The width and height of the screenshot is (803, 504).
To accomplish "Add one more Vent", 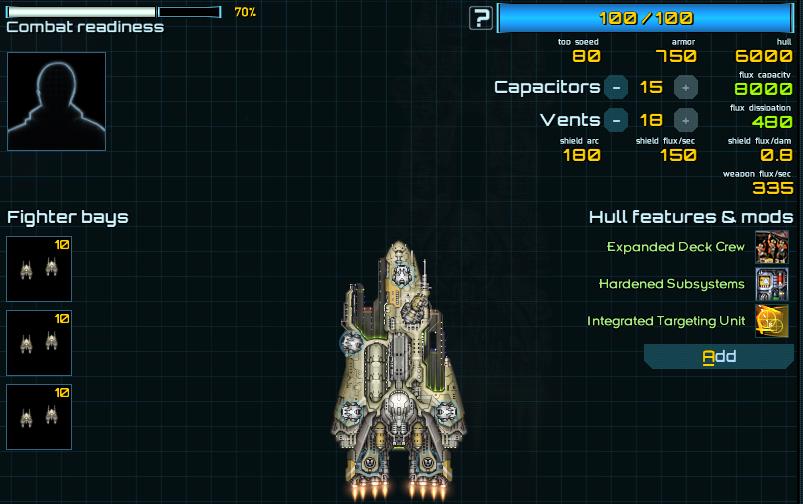I will click(685, 120).
